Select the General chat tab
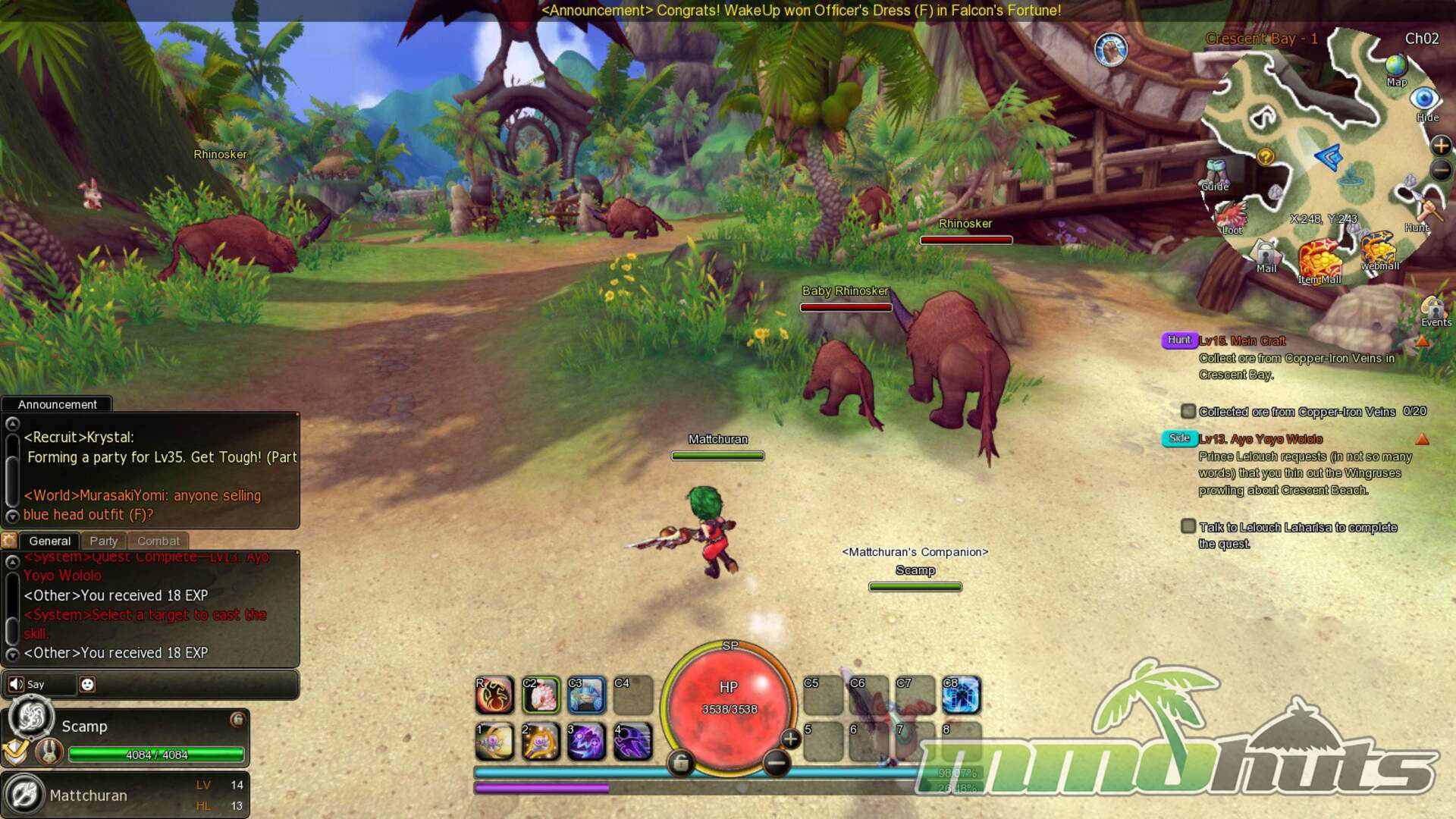Screen dimensions: 1456x819 click(x=49, y=541)
